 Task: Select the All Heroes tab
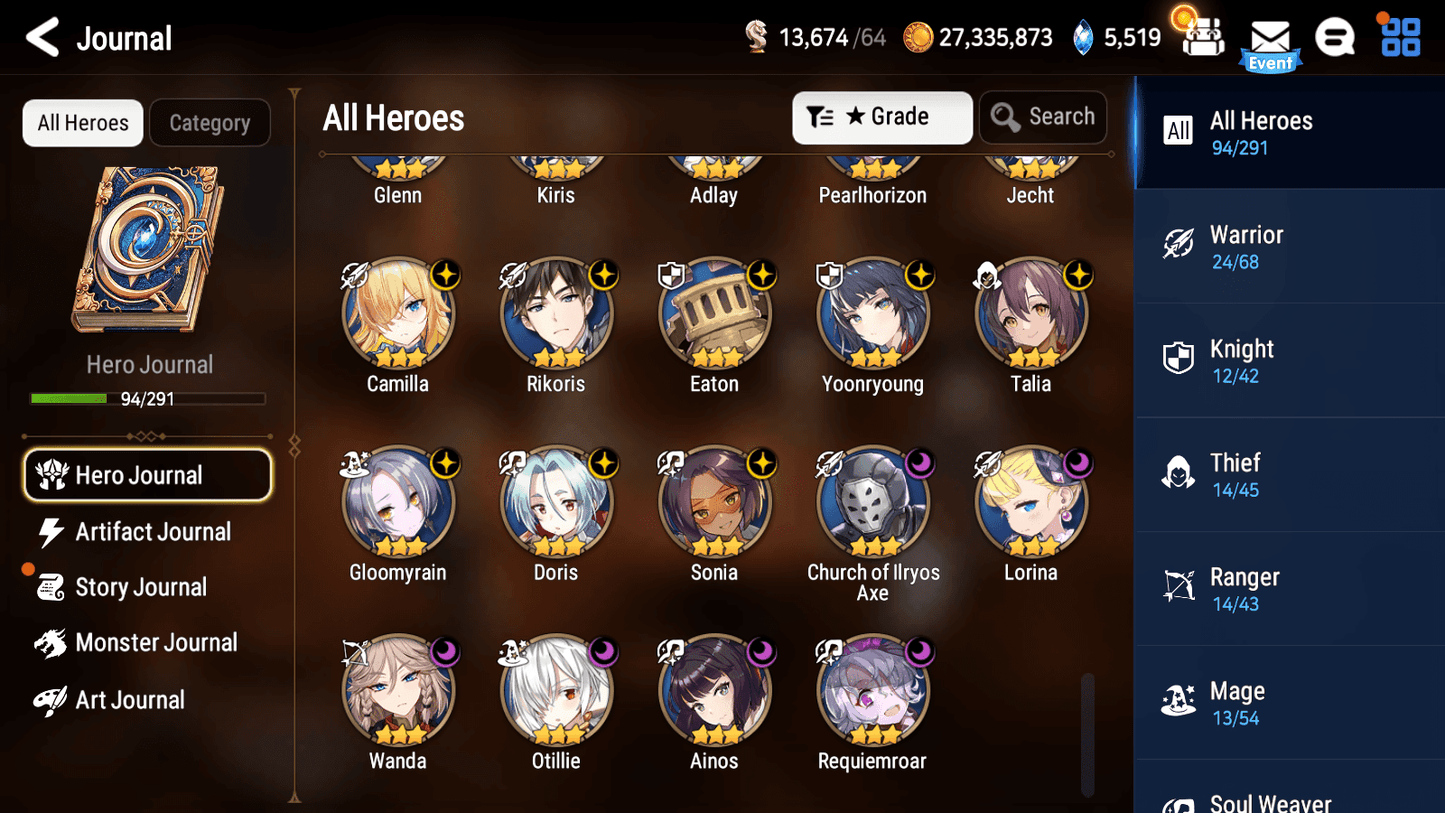tap(82, 122)
